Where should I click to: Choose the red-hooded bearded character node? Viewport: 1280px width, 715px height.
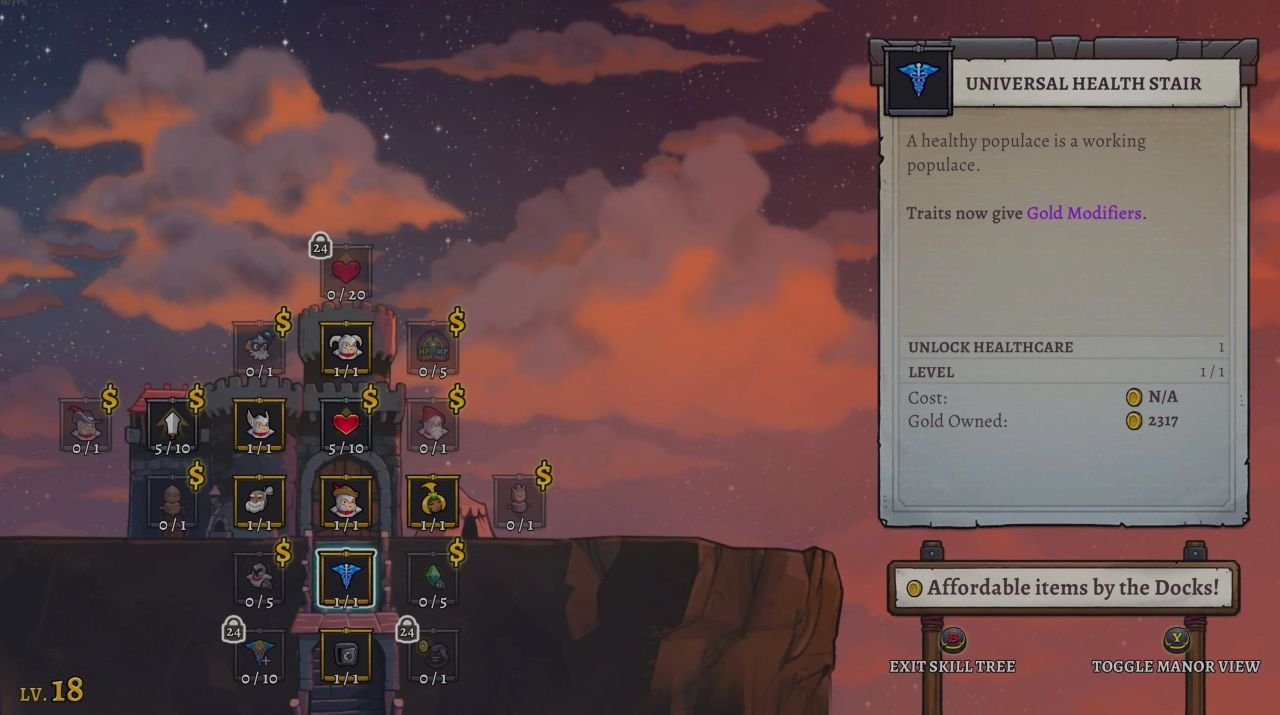click(x=433, y=423)
